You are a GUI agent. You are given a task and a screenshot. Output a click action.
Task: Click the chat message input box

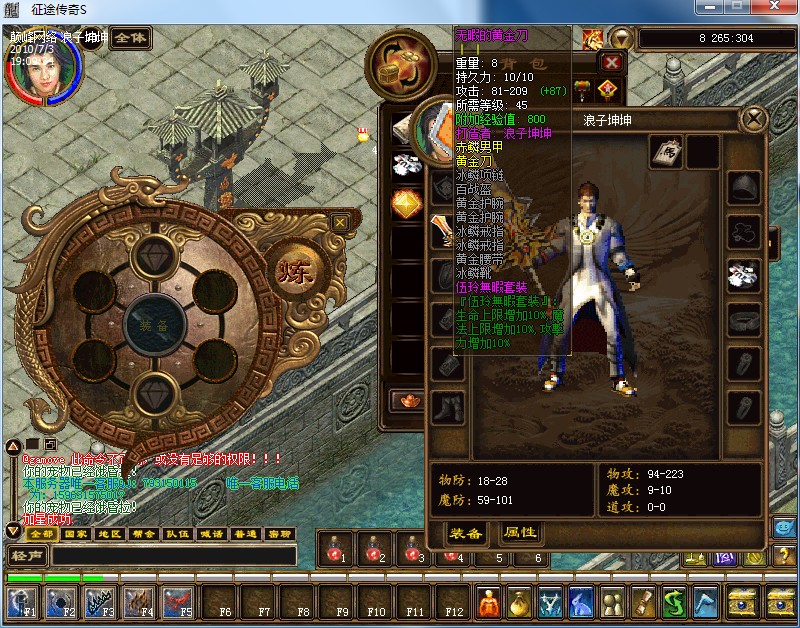click(170, 556)
